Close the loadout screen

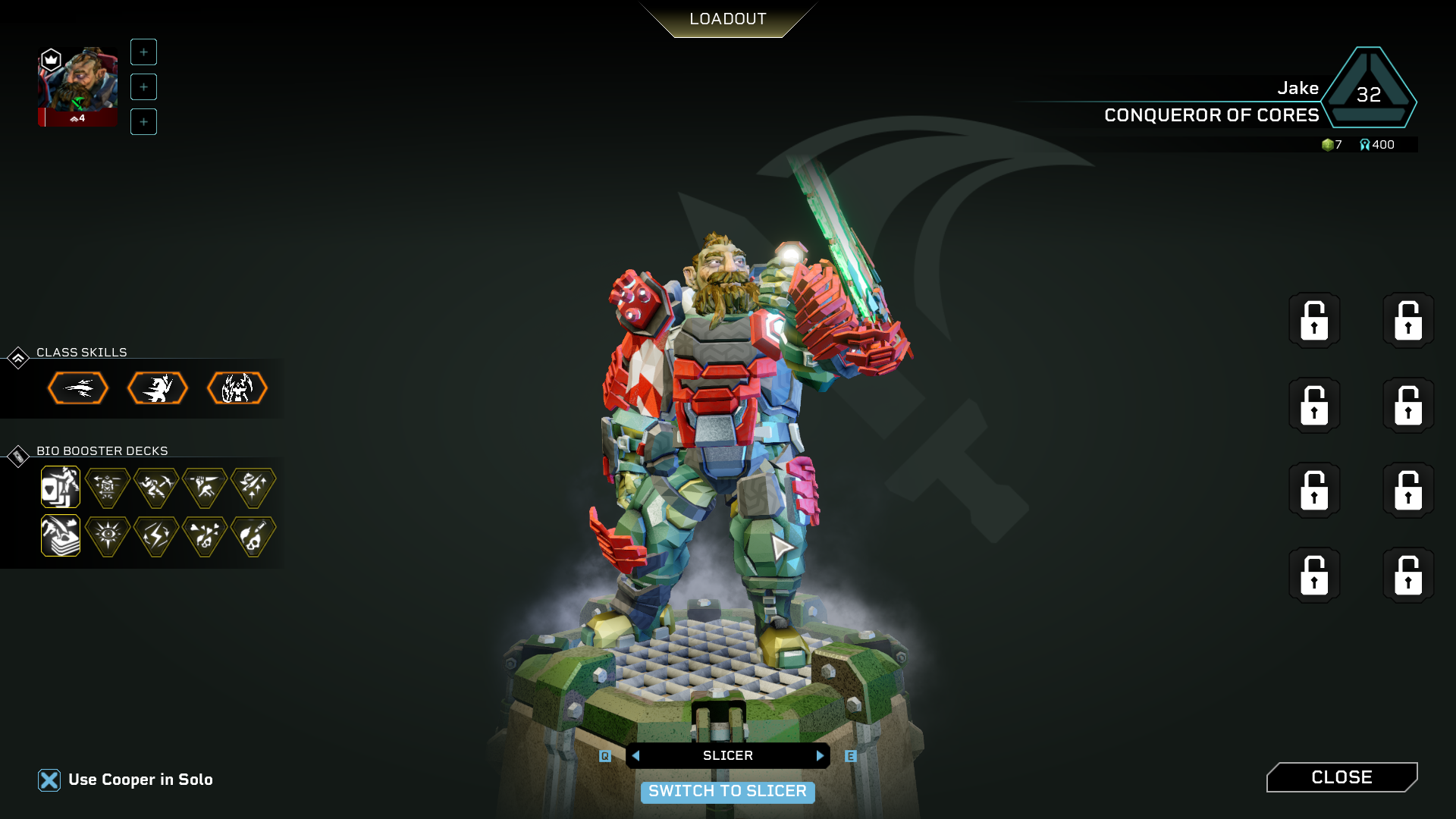(x=1341, y=777)
